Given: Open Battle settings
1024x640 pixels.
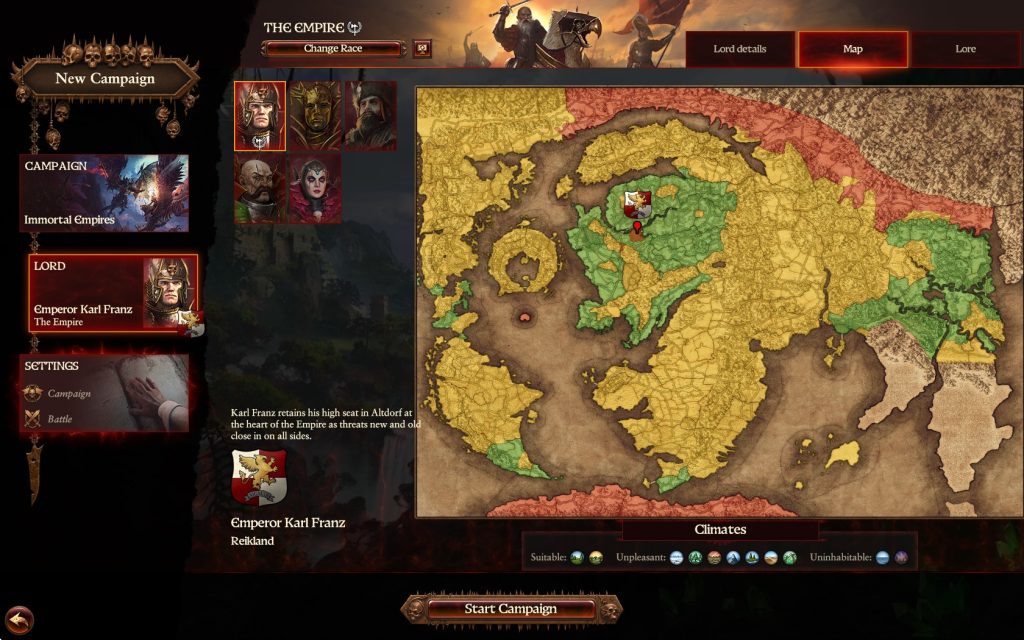Looking at the screenshot, I should (62, 419).
